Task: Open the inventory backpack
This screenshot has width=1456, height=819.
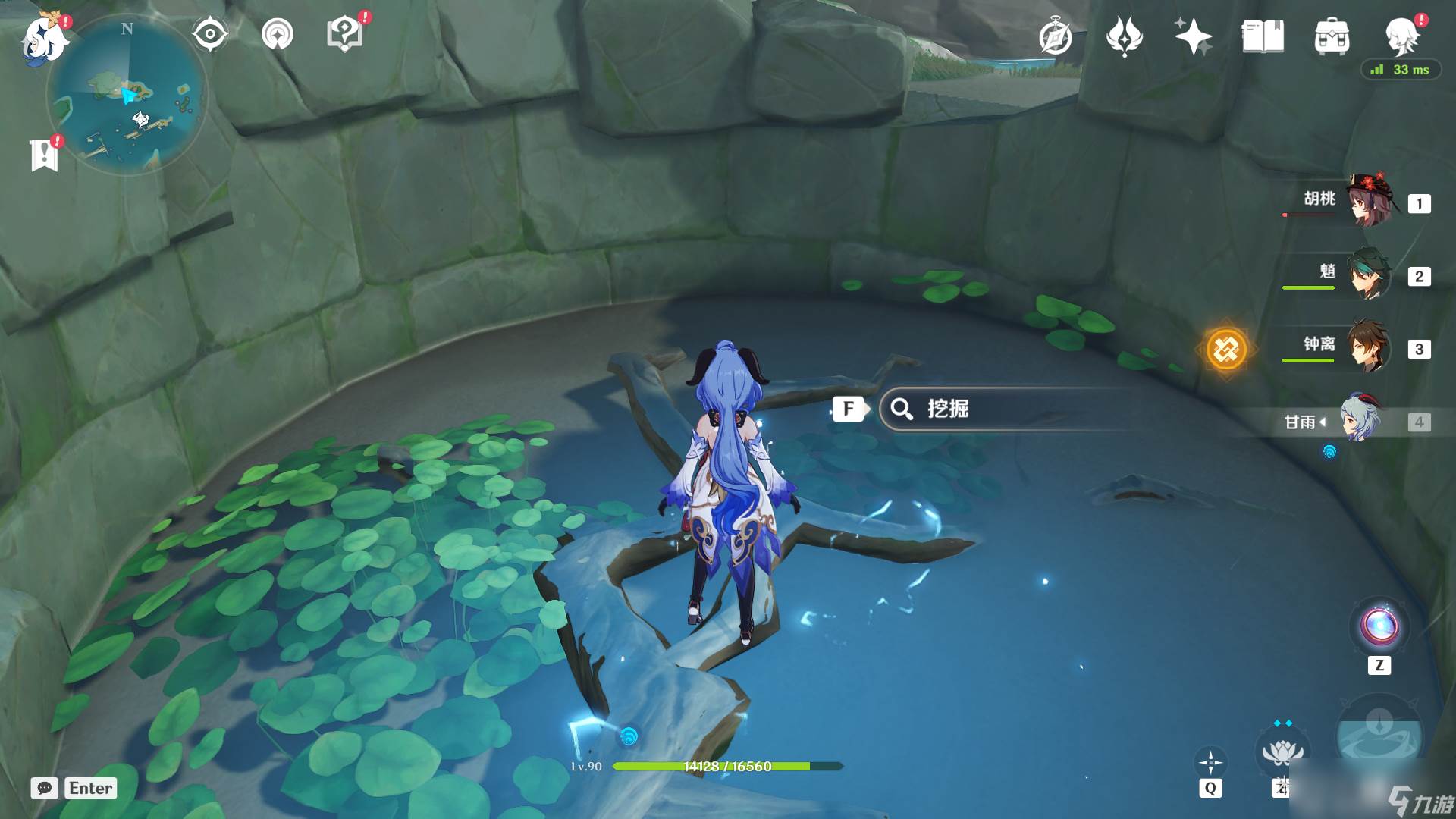Action: [x=1332, y=36]
